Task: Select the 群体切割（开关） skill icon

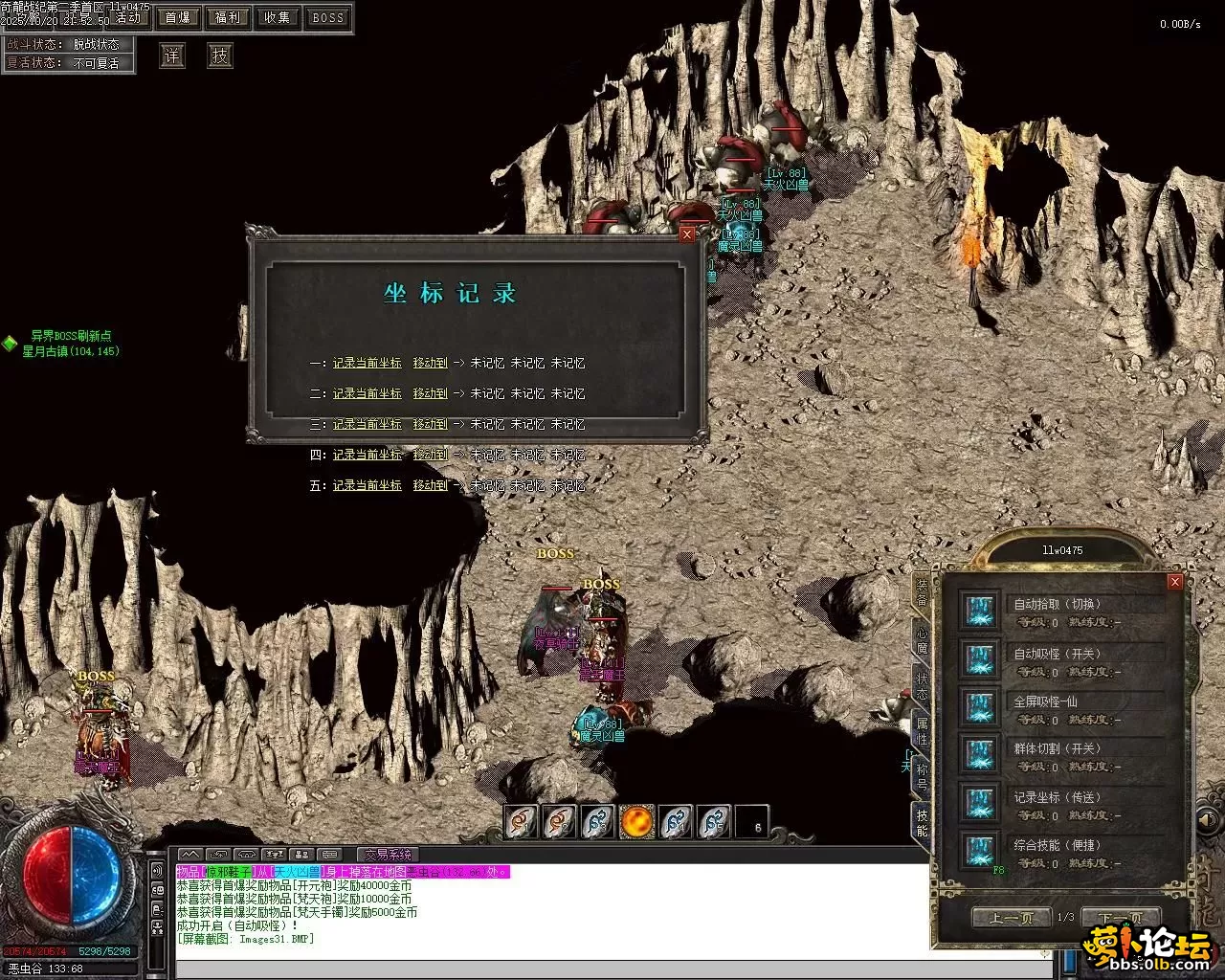Action: pyautogui.click(x=980, y=754)
